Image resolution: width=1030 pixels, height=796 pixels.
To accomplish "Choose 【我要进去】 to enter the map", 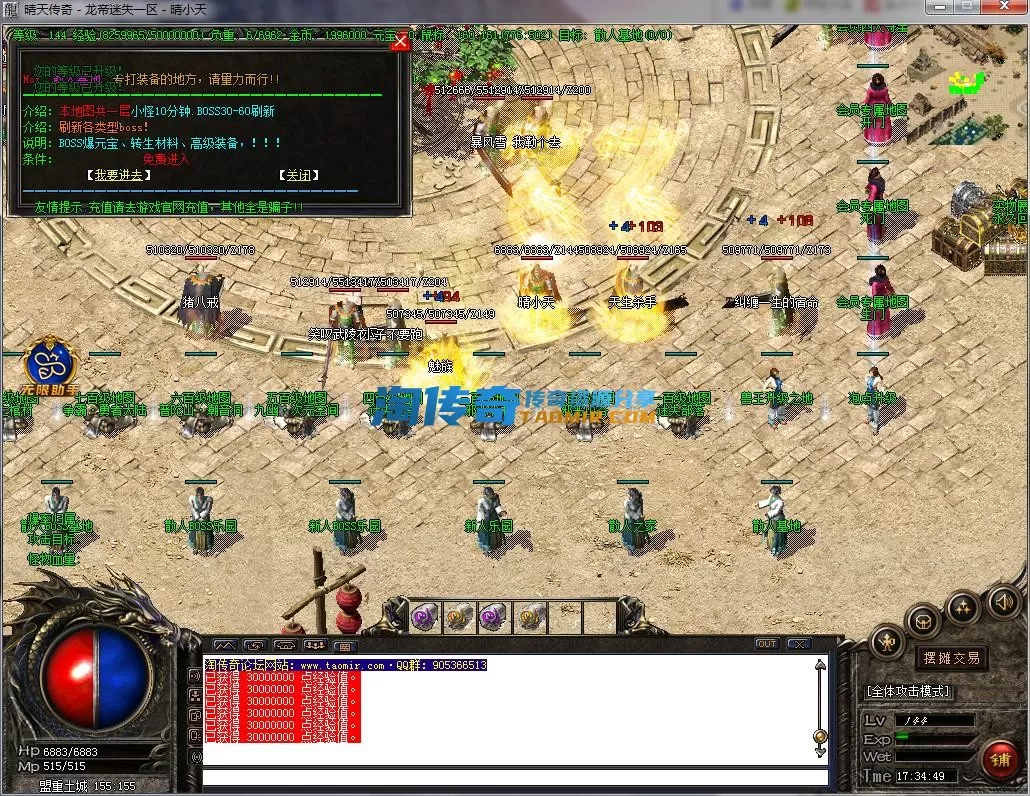I will coord(118,175).
